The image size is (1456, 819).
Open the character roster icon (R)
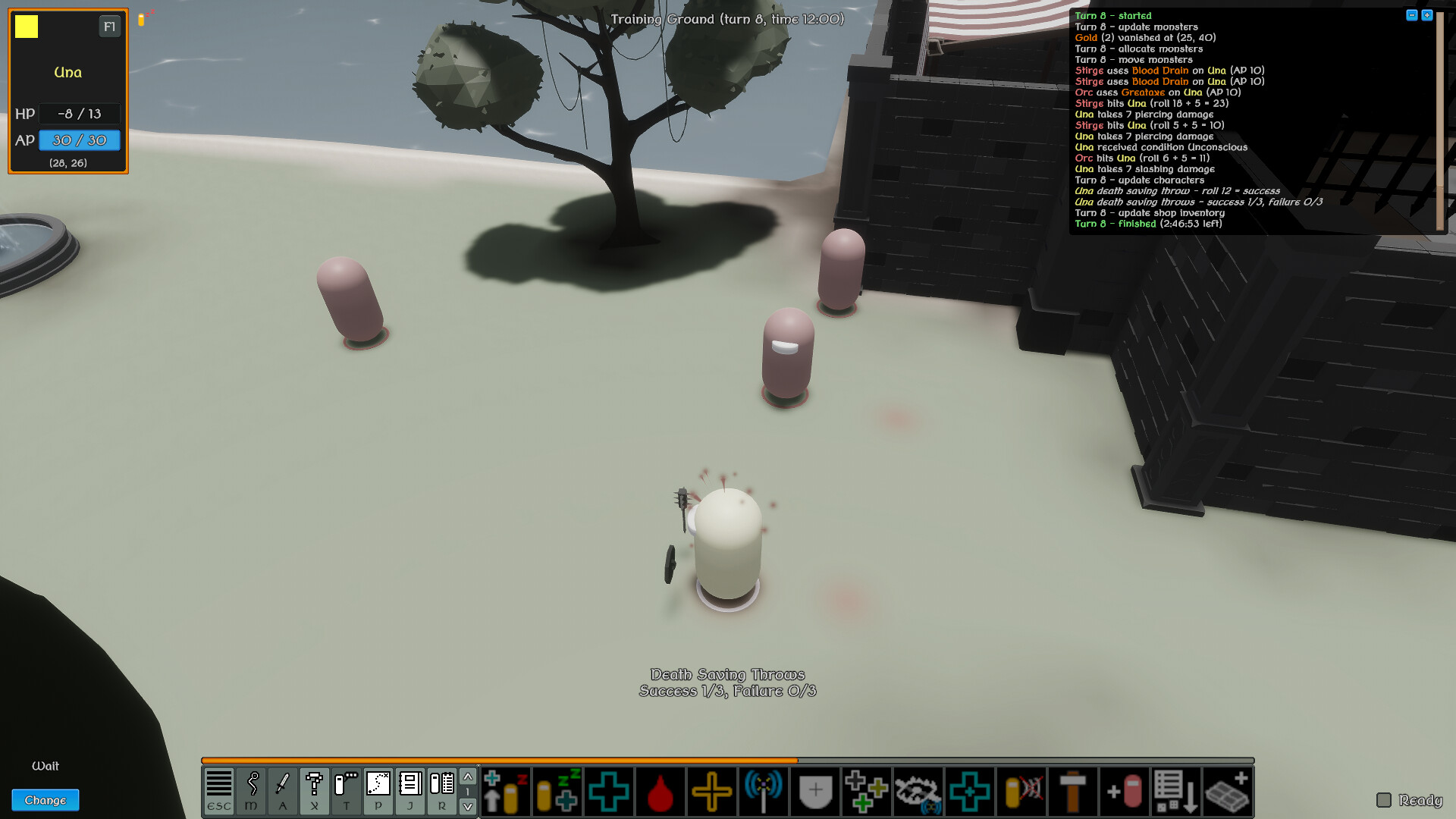tap(442, 791)
